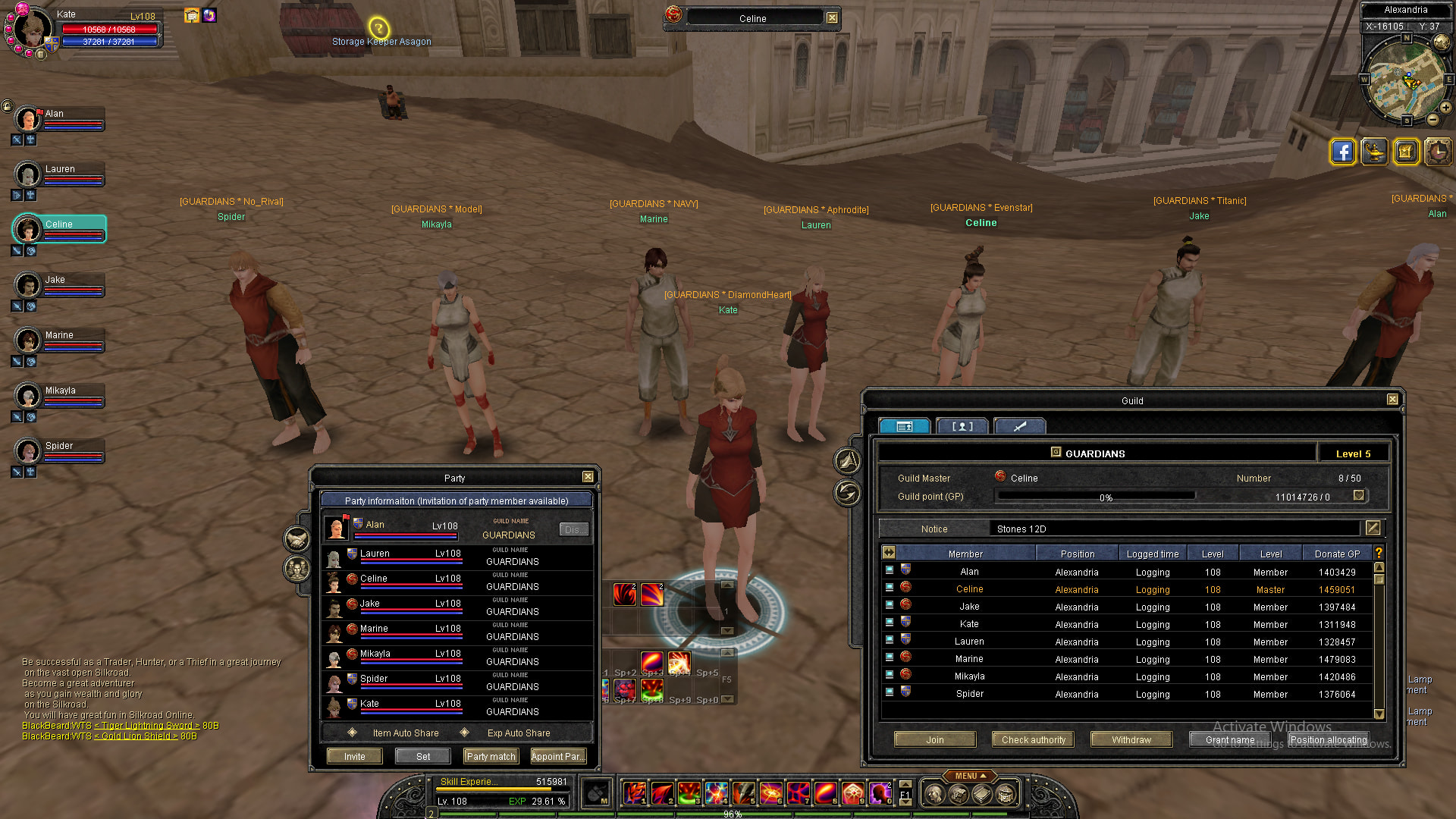The image size is (1456, 819).
Task: Select Mikayla in the guild member list
Action: (969, 676)
